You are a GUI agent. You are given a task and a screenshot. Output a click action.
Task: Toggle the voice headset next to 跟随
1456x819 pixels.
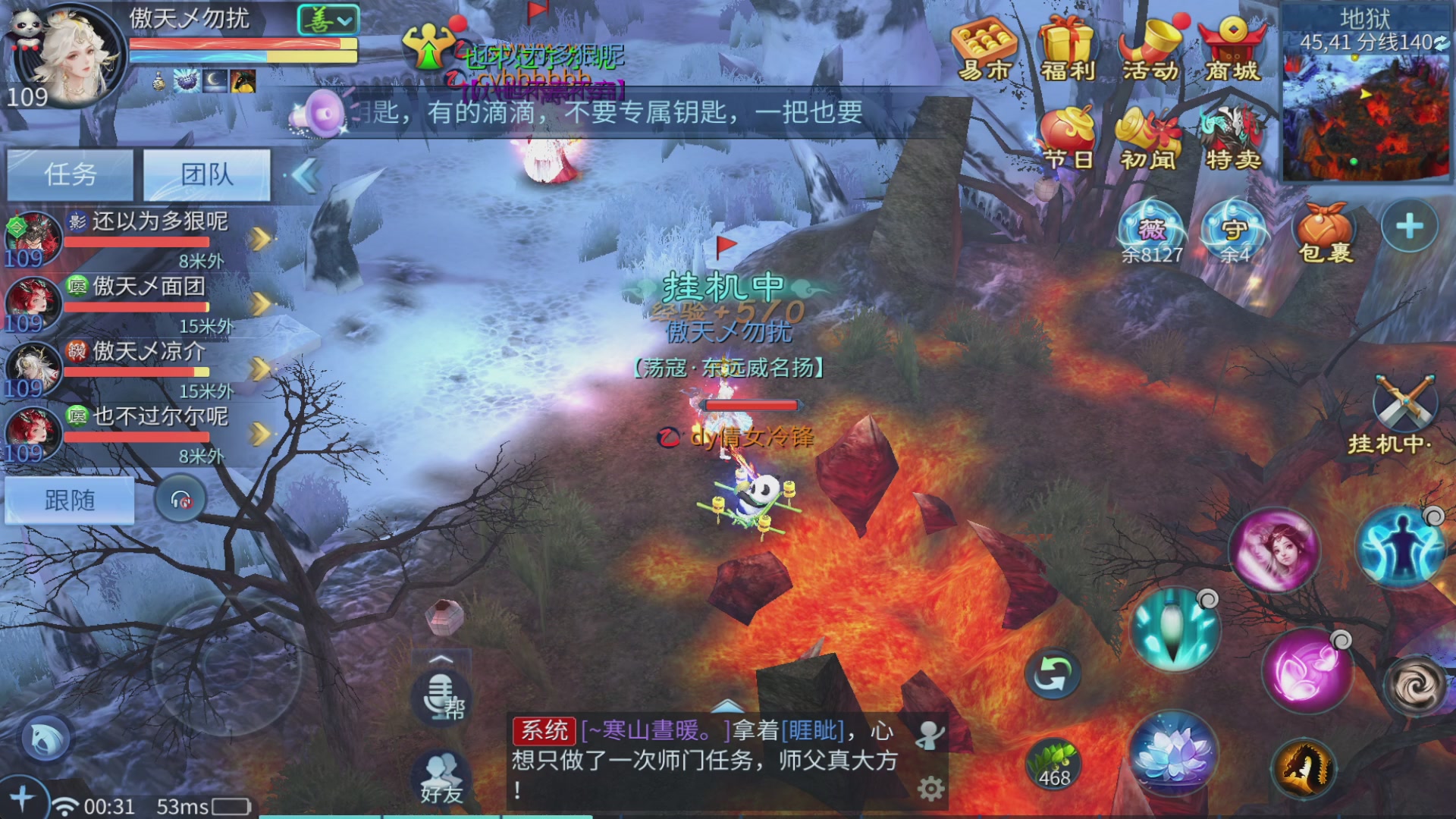click(x=179, y=500)
